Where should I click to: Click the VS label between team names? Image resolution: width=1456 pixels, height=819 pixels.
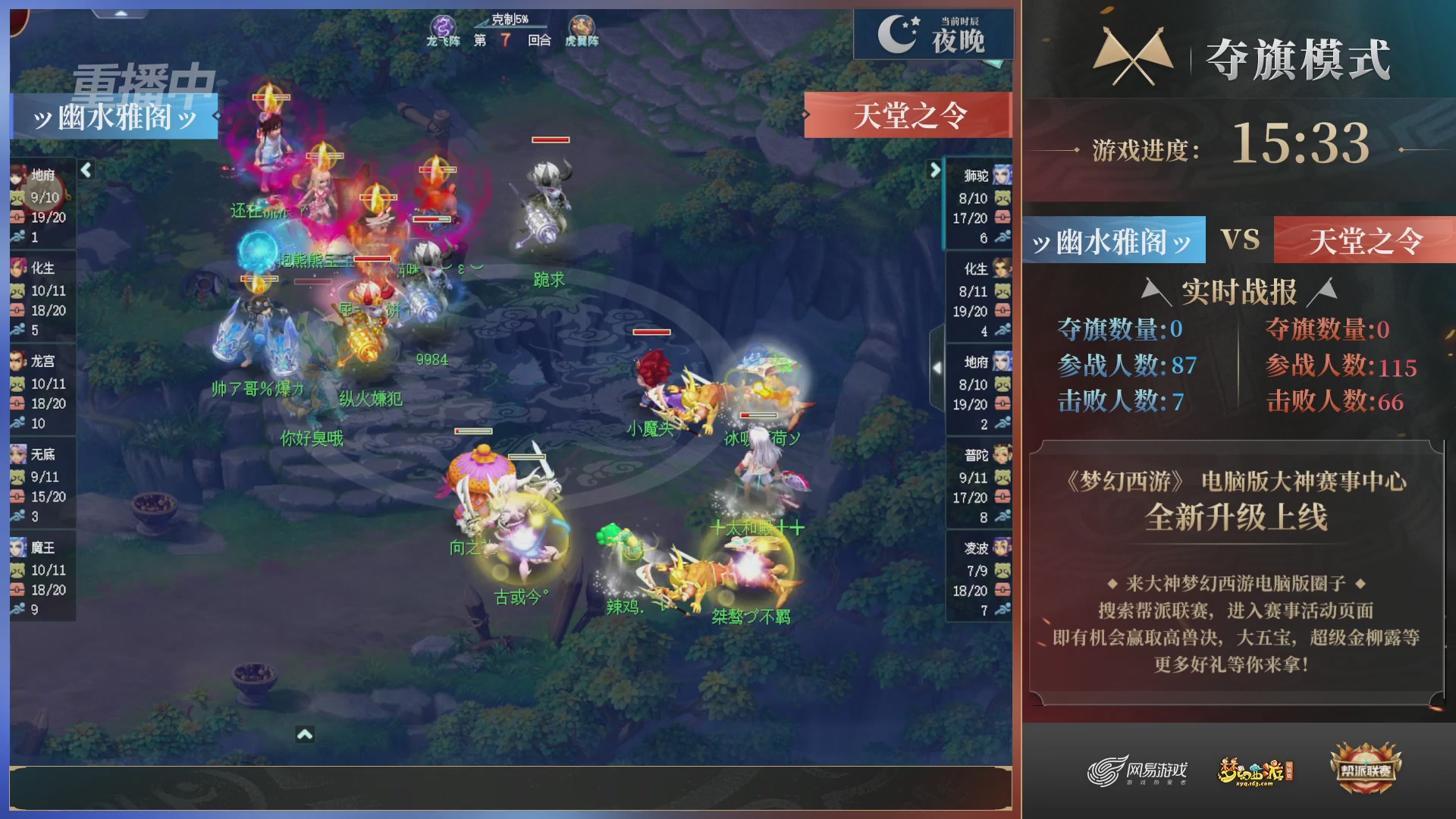(x=1242, y=240)
